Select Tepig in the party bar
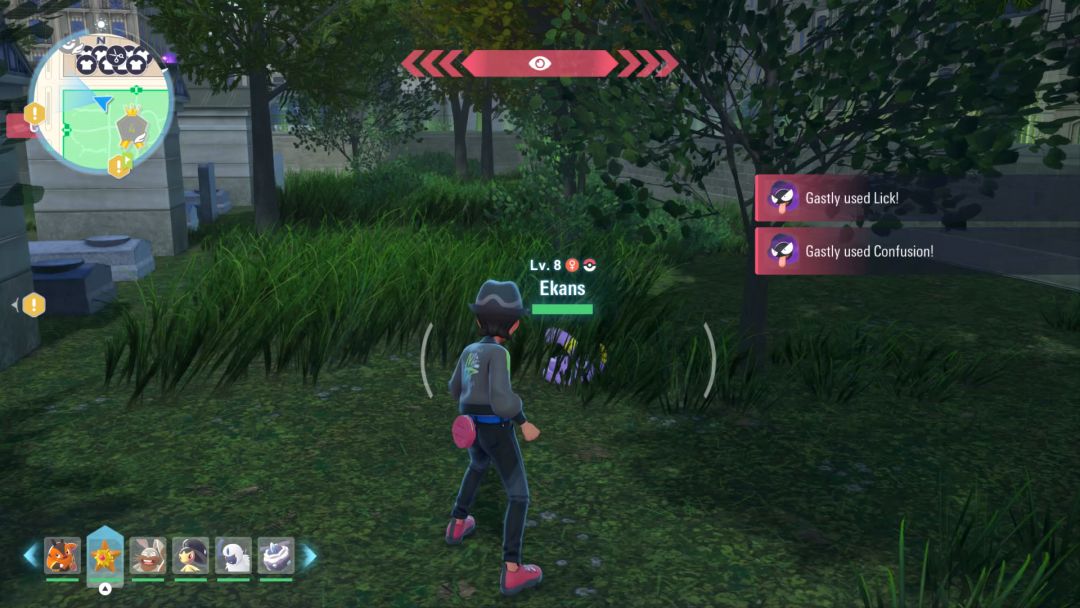The height and width of the screenshot is (608, 1080). point(62,556)
